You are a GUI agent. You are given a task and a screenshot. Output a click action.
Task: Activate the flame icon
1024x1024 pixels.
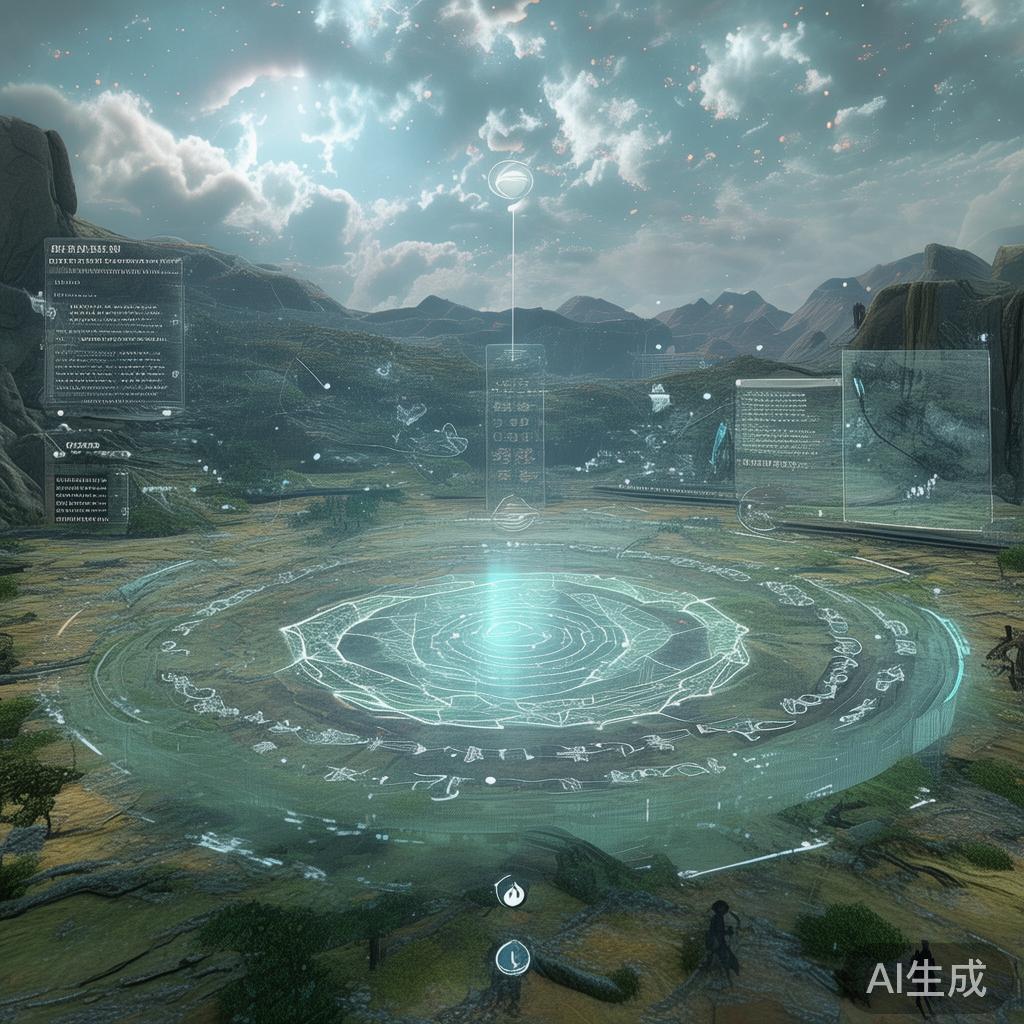[513, 893]
